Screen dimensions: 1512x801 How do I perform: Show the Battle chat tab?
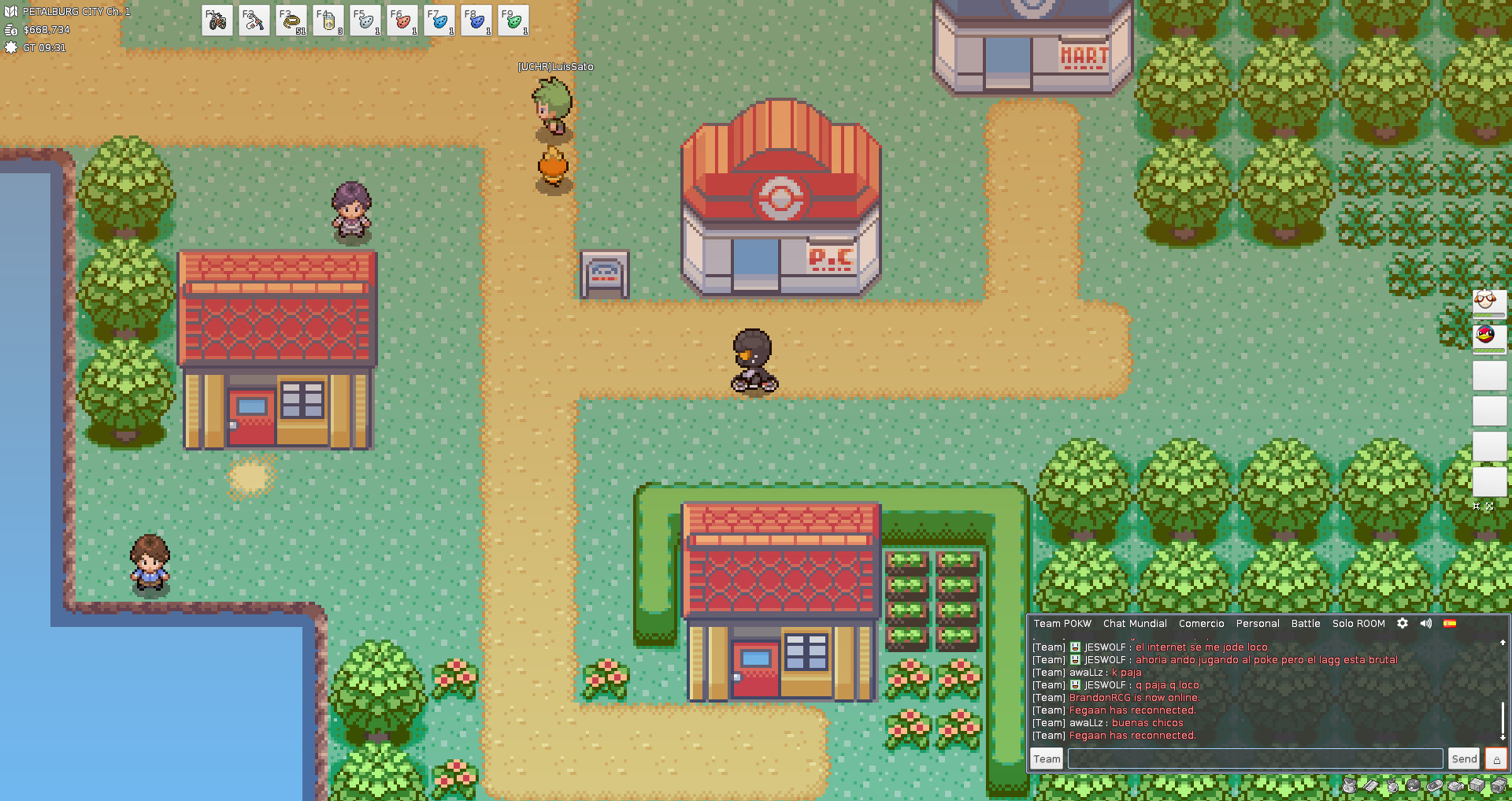[1306, 624]
